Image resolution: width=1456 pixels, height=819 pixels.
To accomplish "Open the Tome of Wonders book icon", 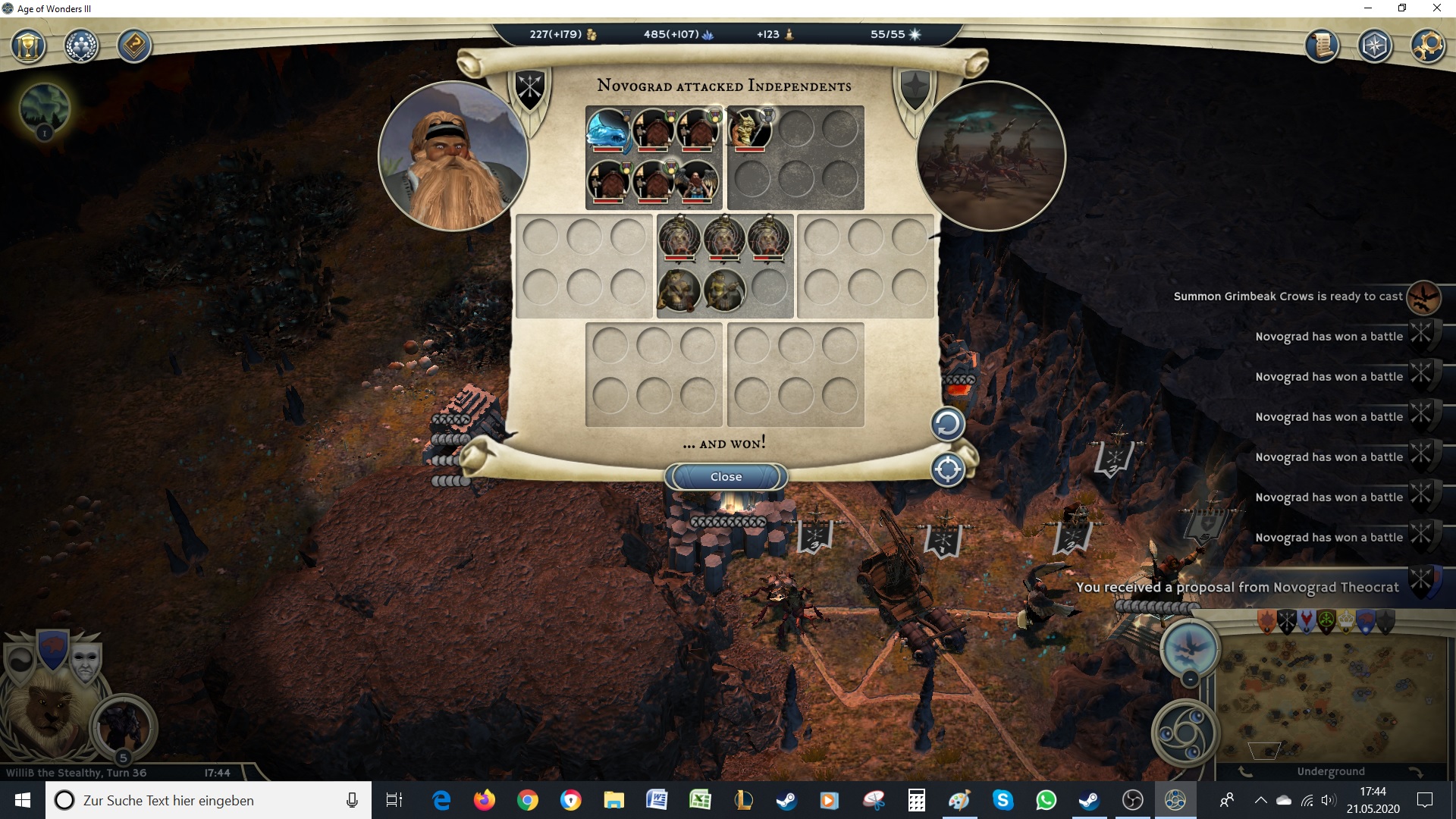I will pos(134,47).
